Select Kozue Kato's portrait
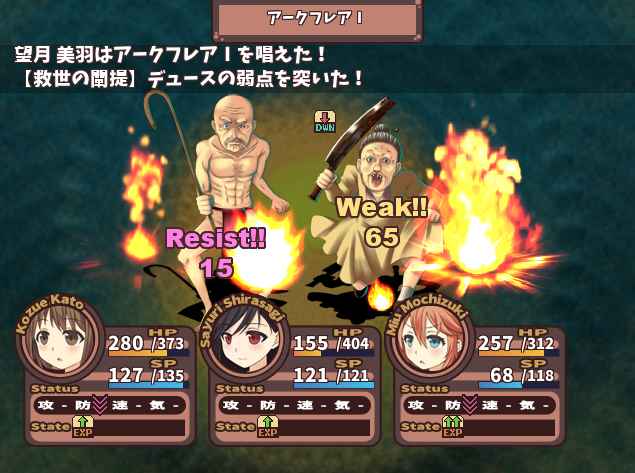Image resolution: width=635 pixels, height=473 pixels. [62, 344]
